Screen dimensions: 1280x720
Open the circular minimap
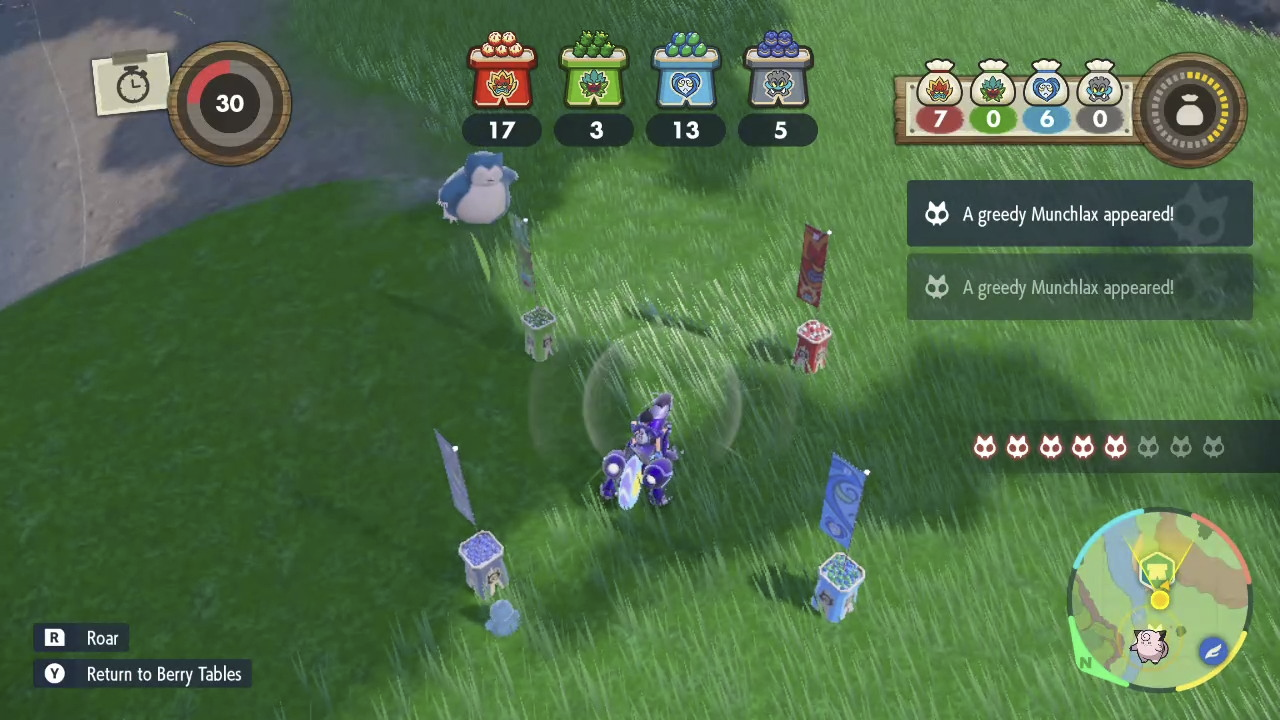pos(1160,598)
